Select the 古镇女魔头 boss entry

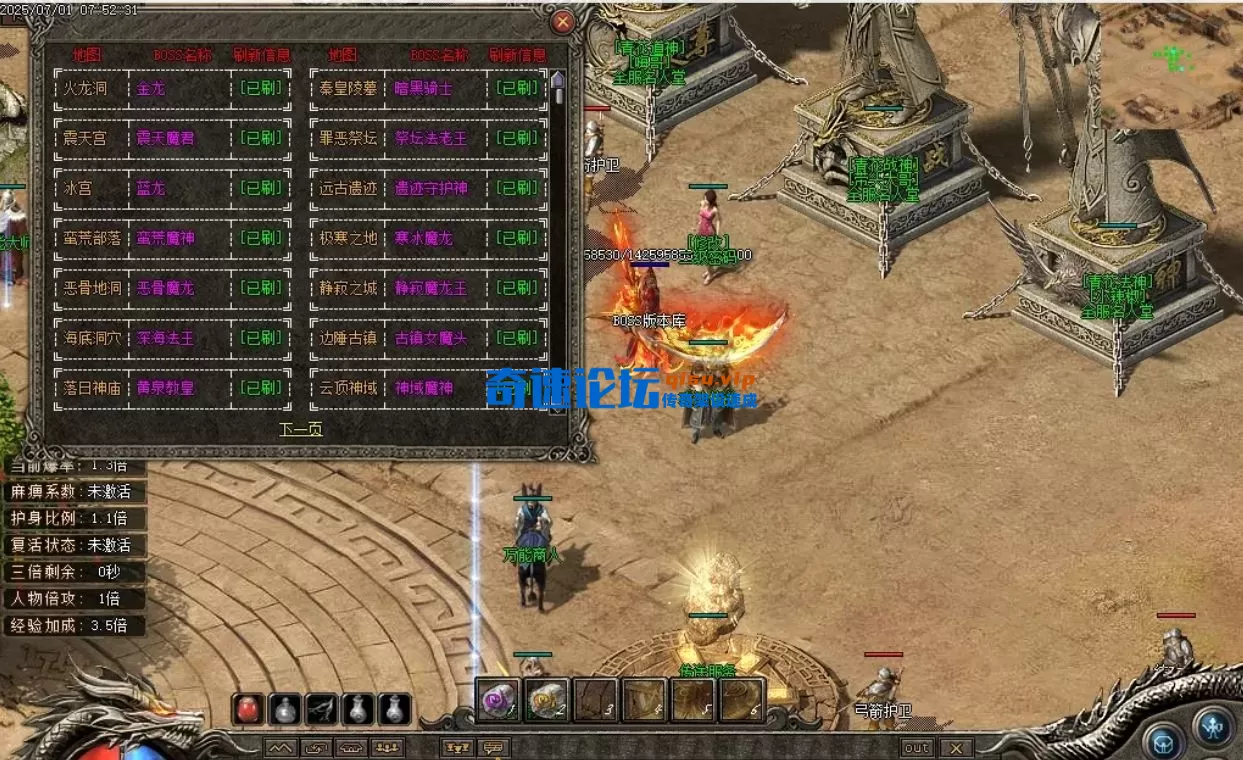click(430, 338)
